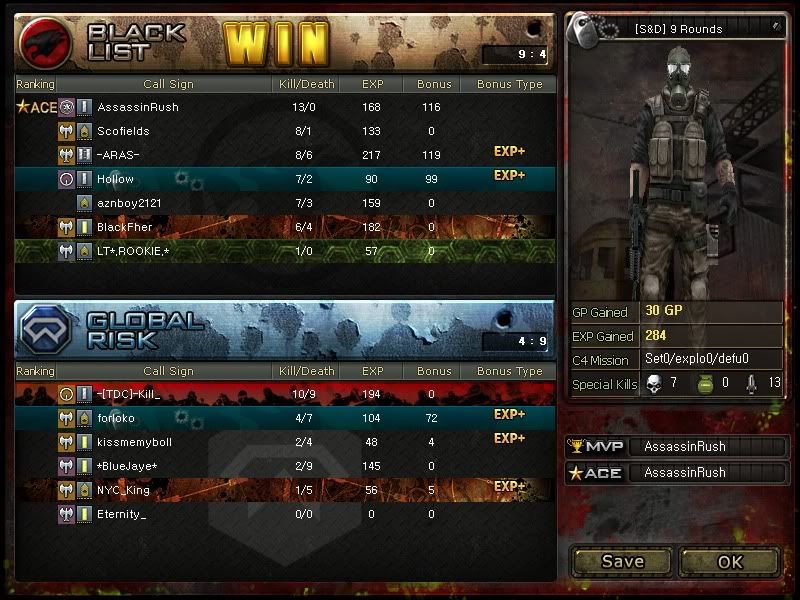
Task: Click the LT+.ROOKIE.+ player row
Action: coord(284,251)
